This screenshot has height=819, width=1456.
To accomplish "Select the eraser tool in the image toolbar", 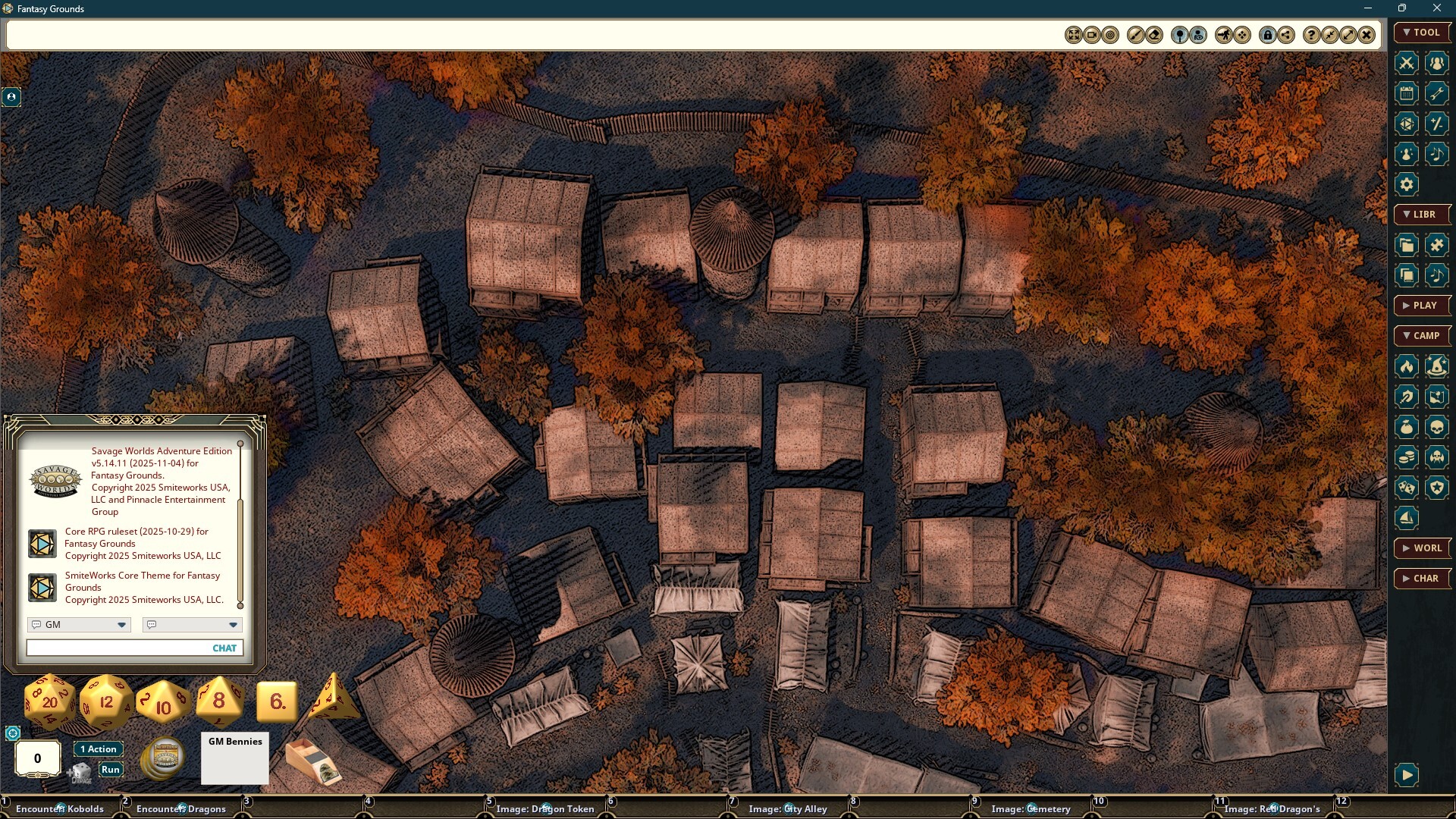I will [1154, 34].
